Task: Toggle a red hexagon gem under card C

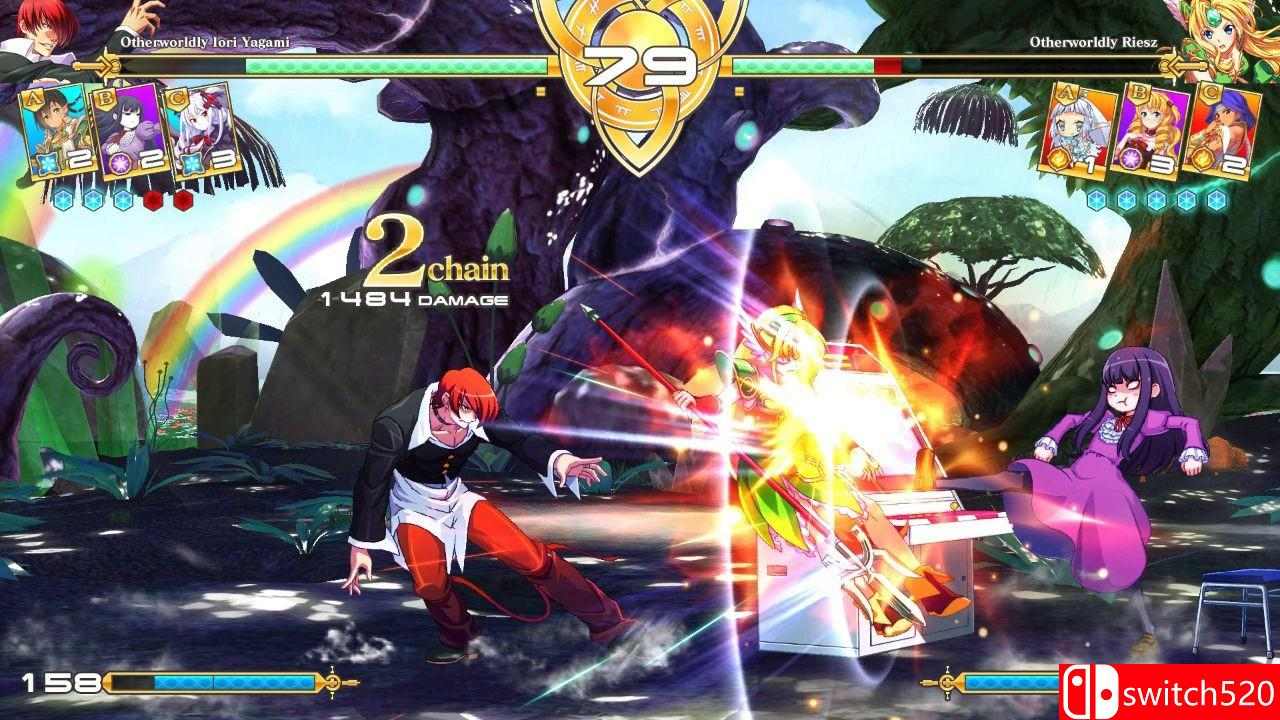Action: [x=182, y=199]
